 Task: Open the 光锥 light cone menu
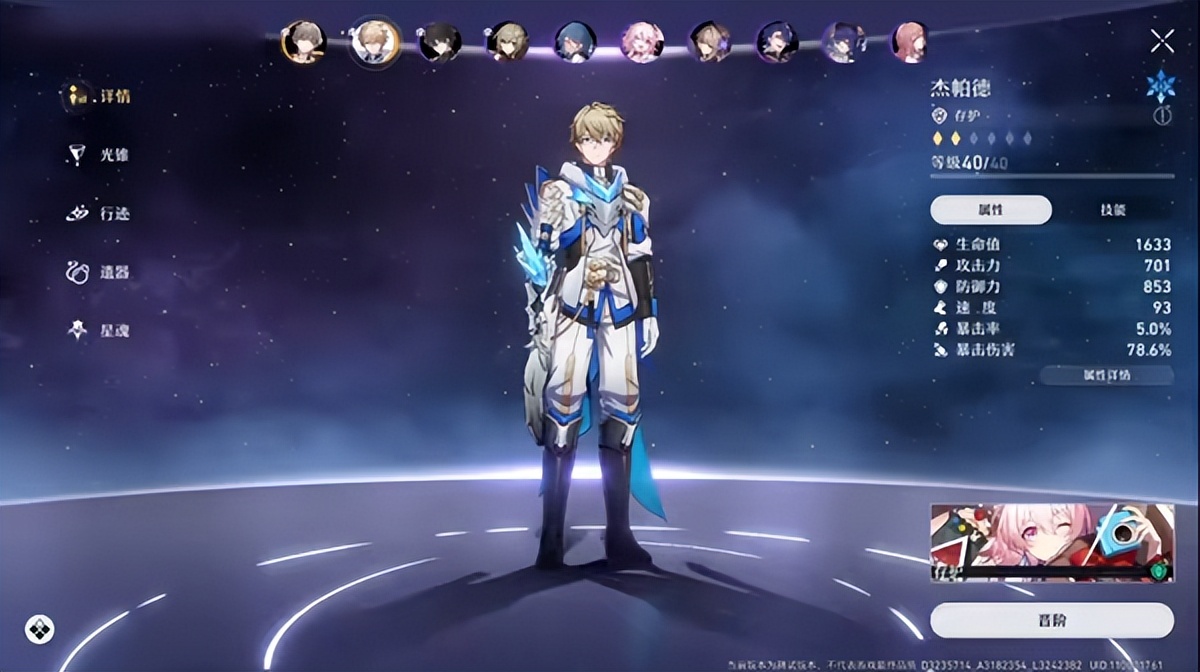(x=100, y=155)
